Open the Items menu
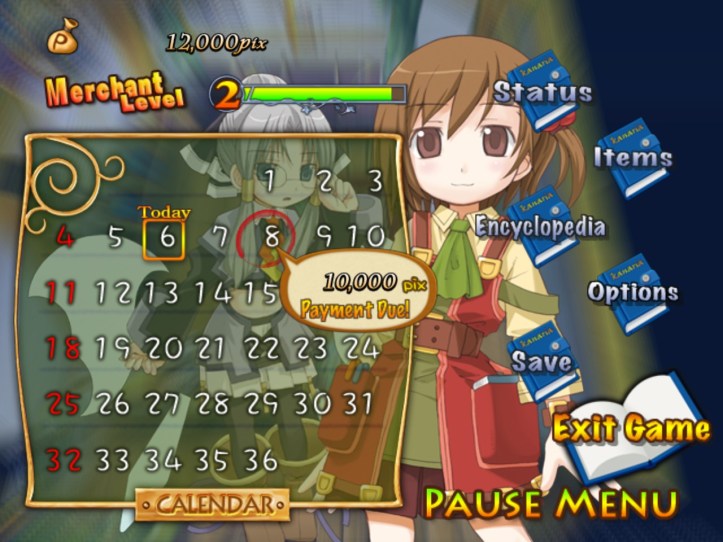Screen dimensions: 723x542 [633, 157]
